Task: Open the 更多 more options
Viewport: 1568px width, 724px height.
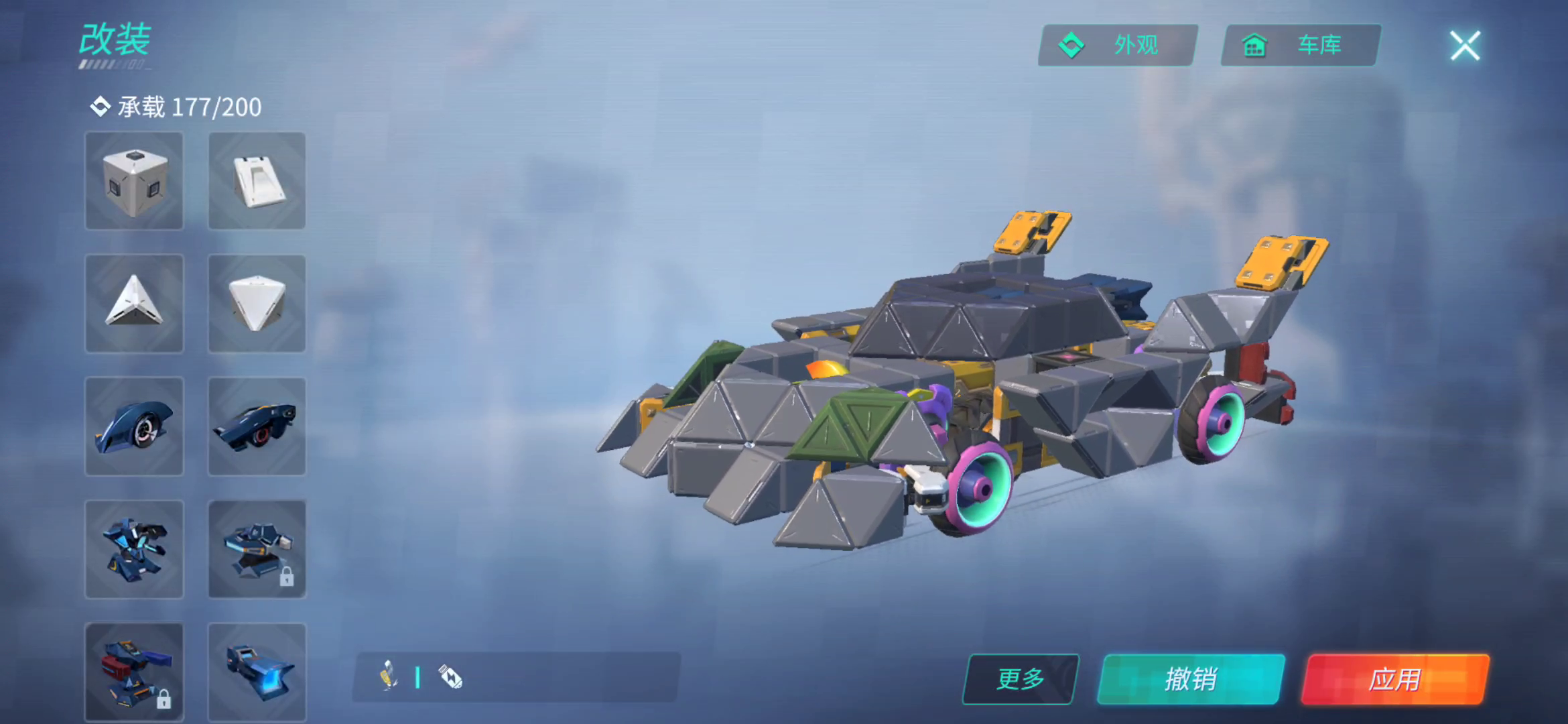Action: (1020, 679)
